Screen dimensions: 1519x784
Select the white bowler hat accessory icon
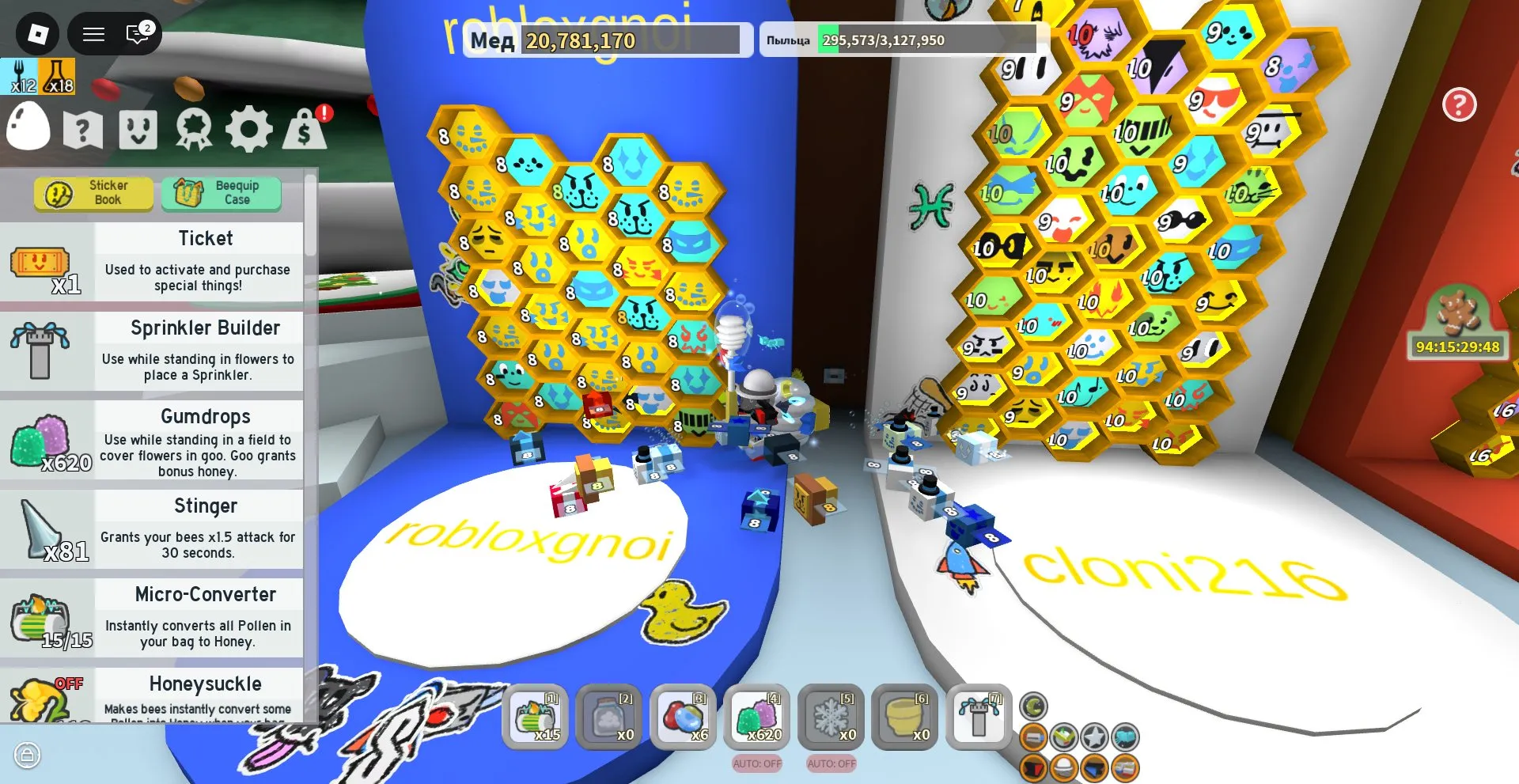pyautogui.click(x=1066, y=768)
